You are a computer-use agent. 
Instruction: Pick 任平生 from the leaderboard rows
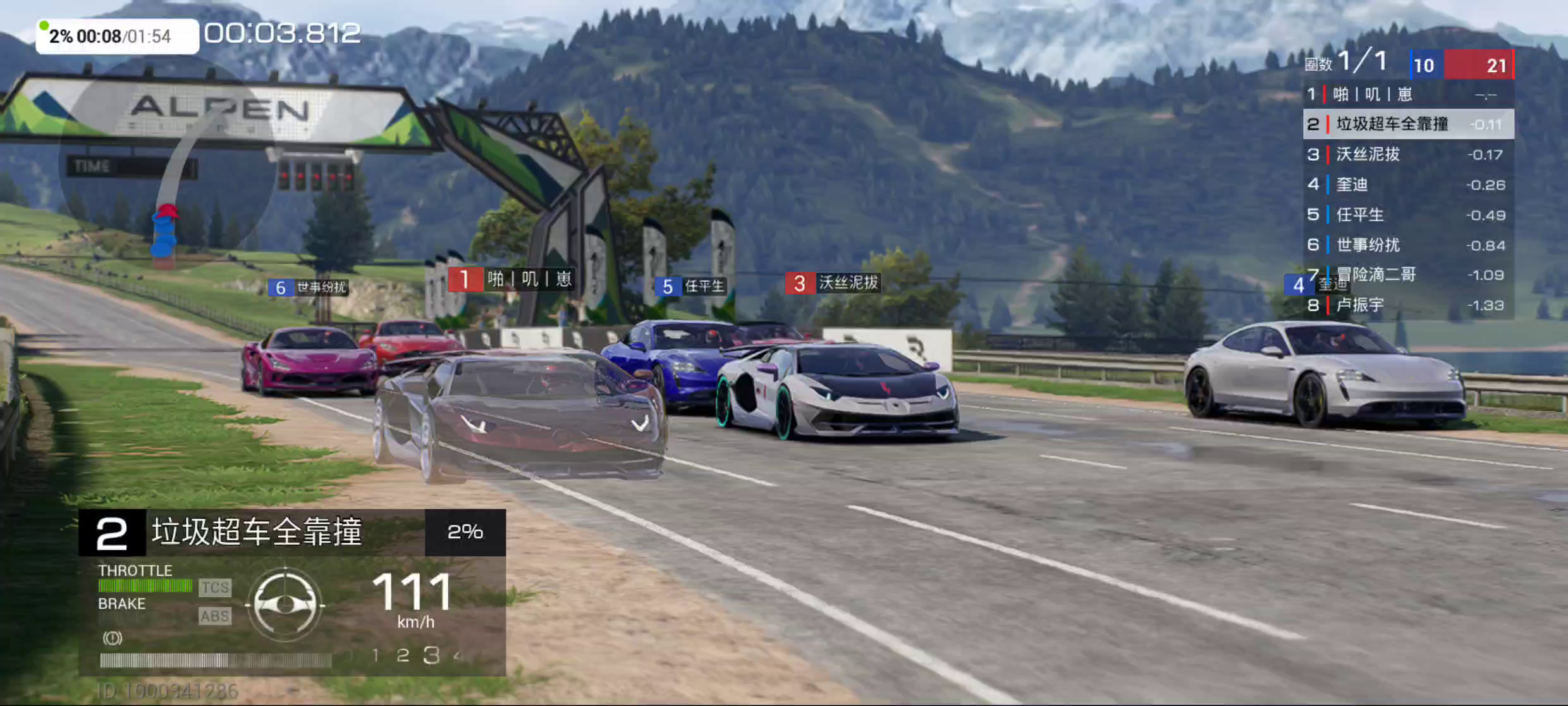tap(1408, 215)
